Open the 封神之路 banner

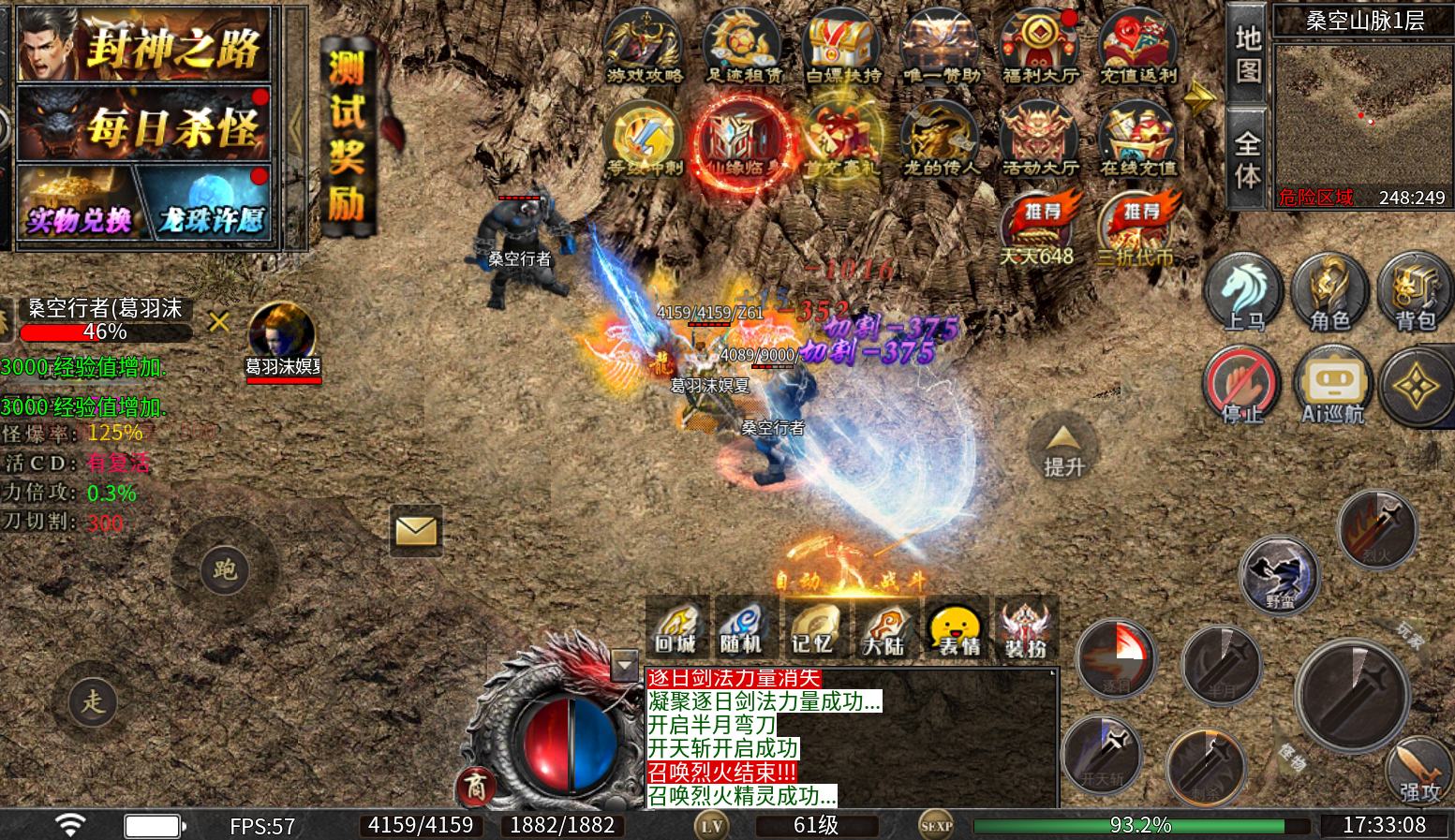click(x=144, y=45)
